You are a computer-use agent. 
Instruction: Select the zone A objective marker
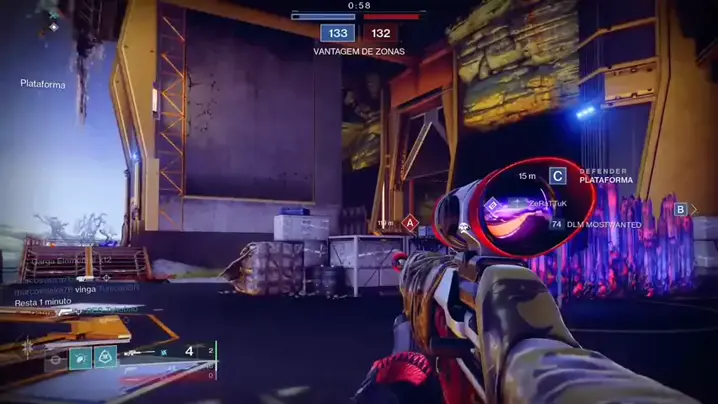409,223
